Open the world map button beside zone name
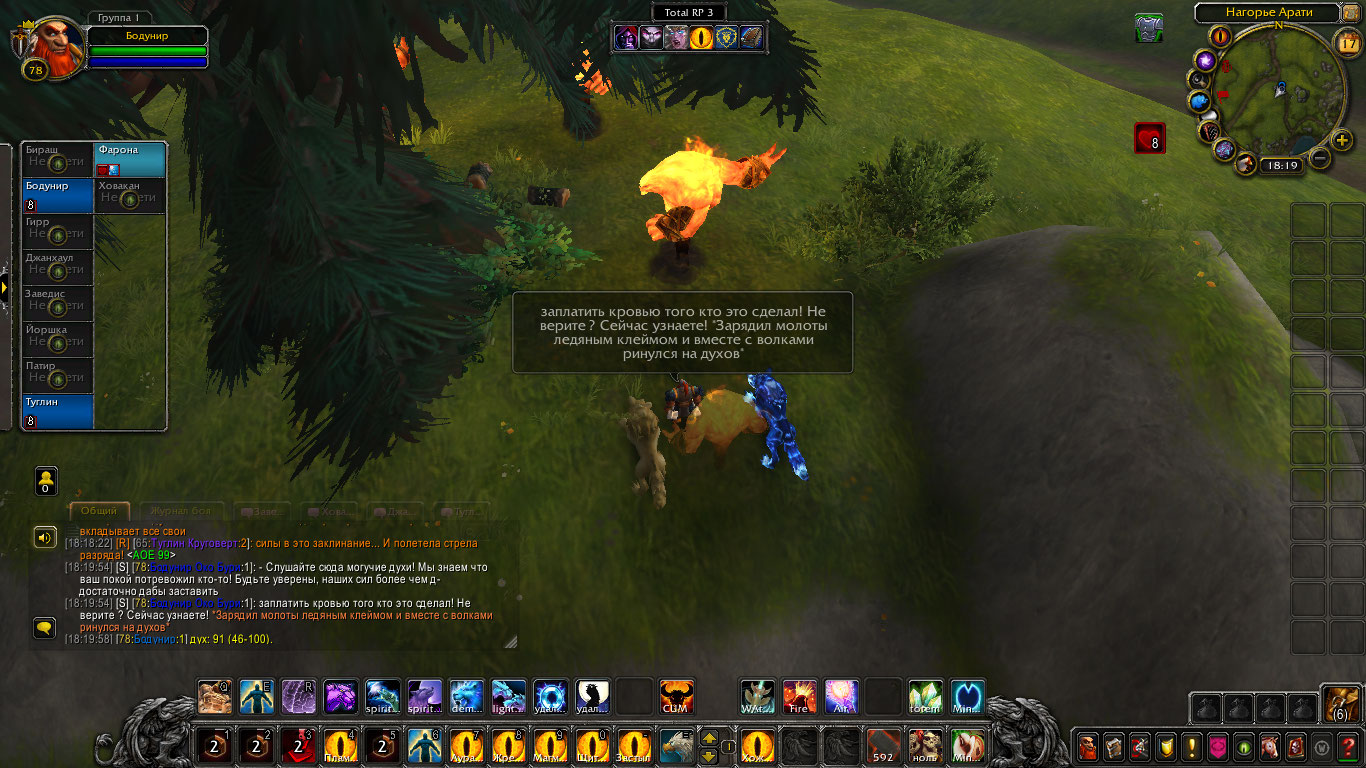The height and width of the screenshot is (768, 1366). (1350, 13)
